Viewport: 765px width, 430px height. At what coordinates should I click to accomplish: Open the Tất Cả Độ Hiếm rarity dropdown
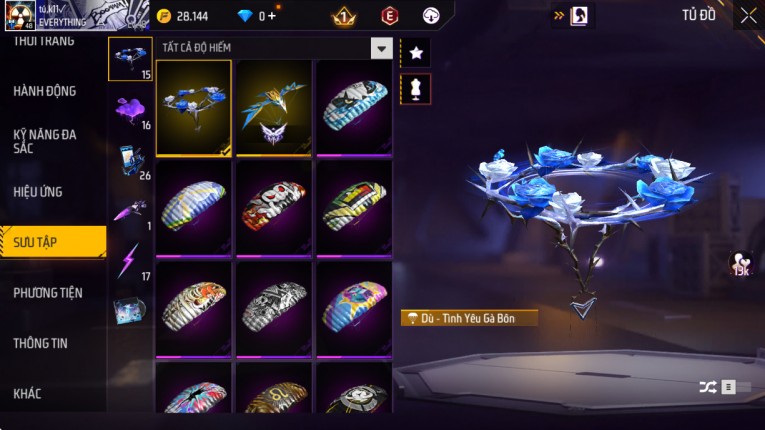381,48
